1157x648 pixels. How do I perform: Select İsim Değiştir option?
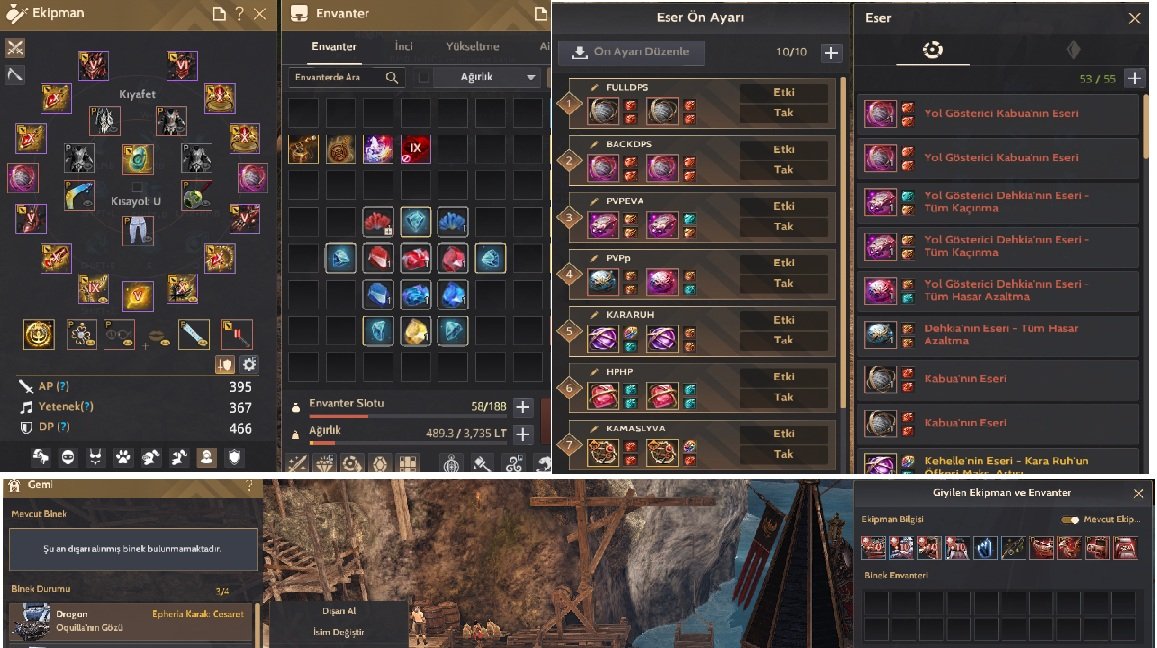[x=338, y=632]
